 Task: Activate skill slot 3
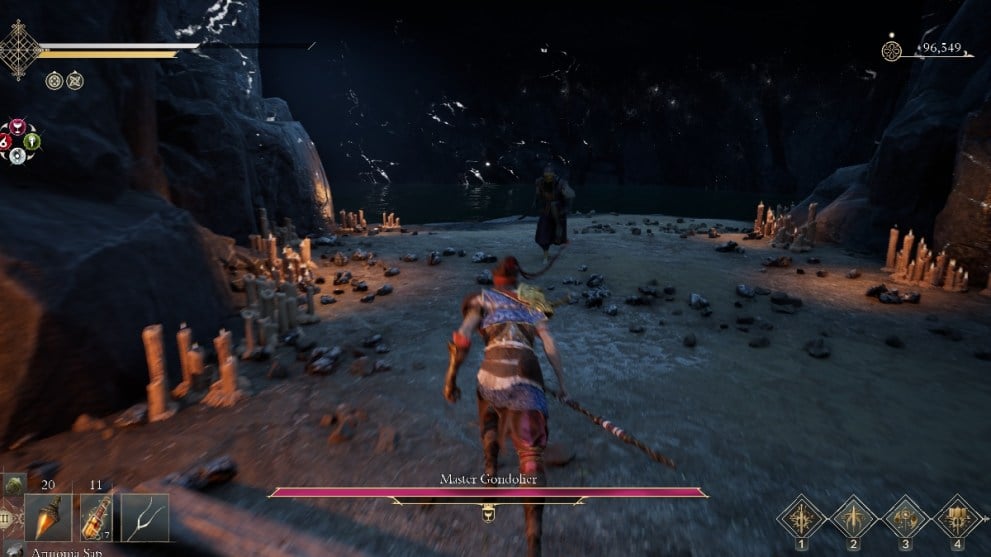(906, 517)
